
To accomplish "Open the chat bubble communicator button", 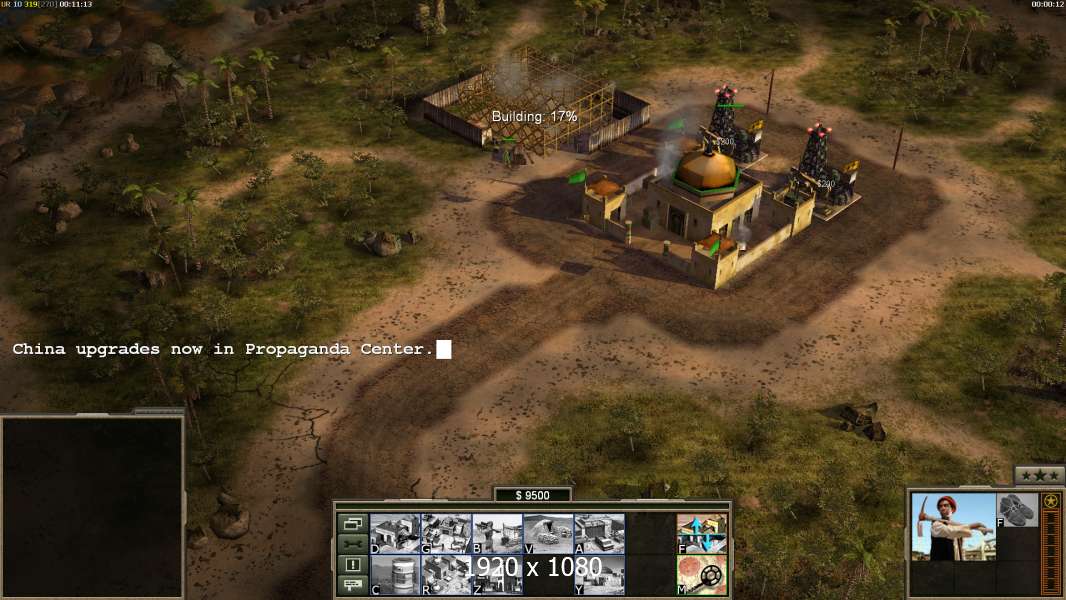I will click(351, 586).
